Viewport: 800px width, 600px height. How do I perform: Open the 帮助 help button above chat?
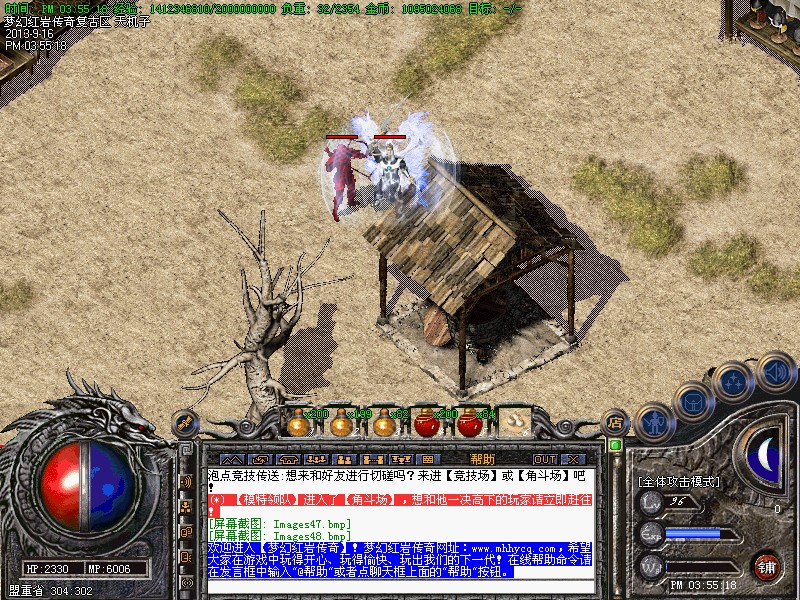click(481, 459)
